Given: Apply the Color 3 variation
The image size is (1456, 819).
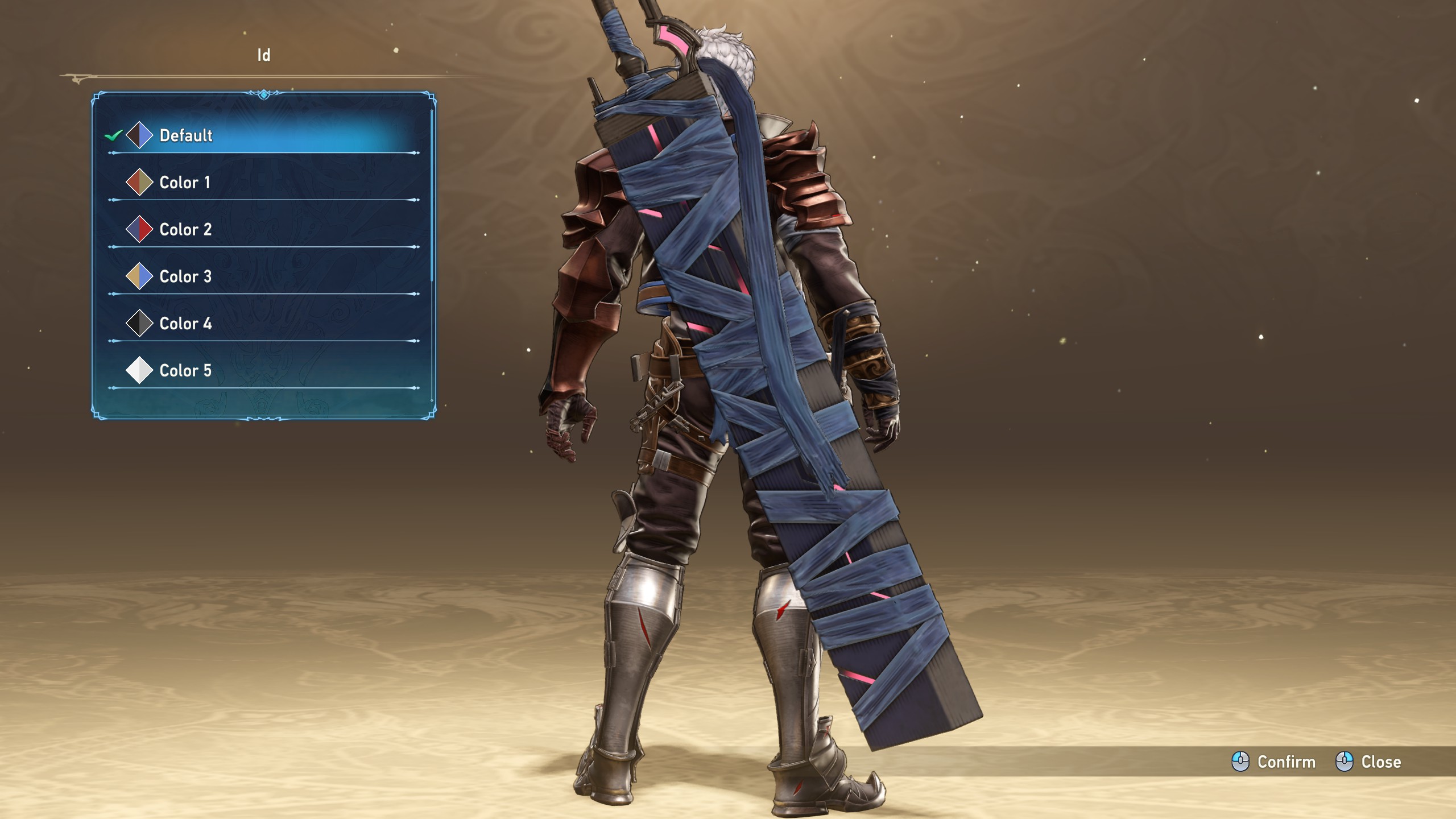Looking at the screenshot, I should (185, 277).
